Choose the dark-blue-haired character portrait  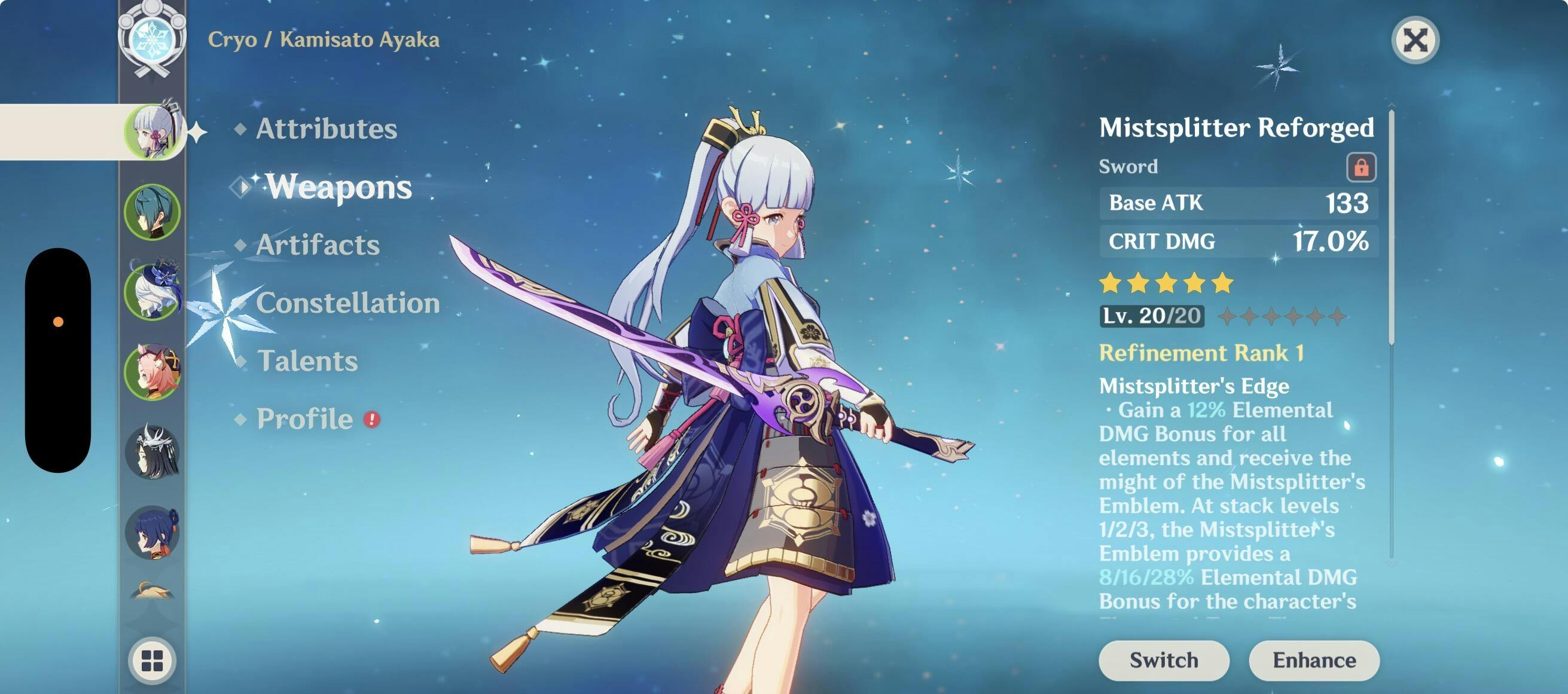pyautogui.click(x=152, y=532)
